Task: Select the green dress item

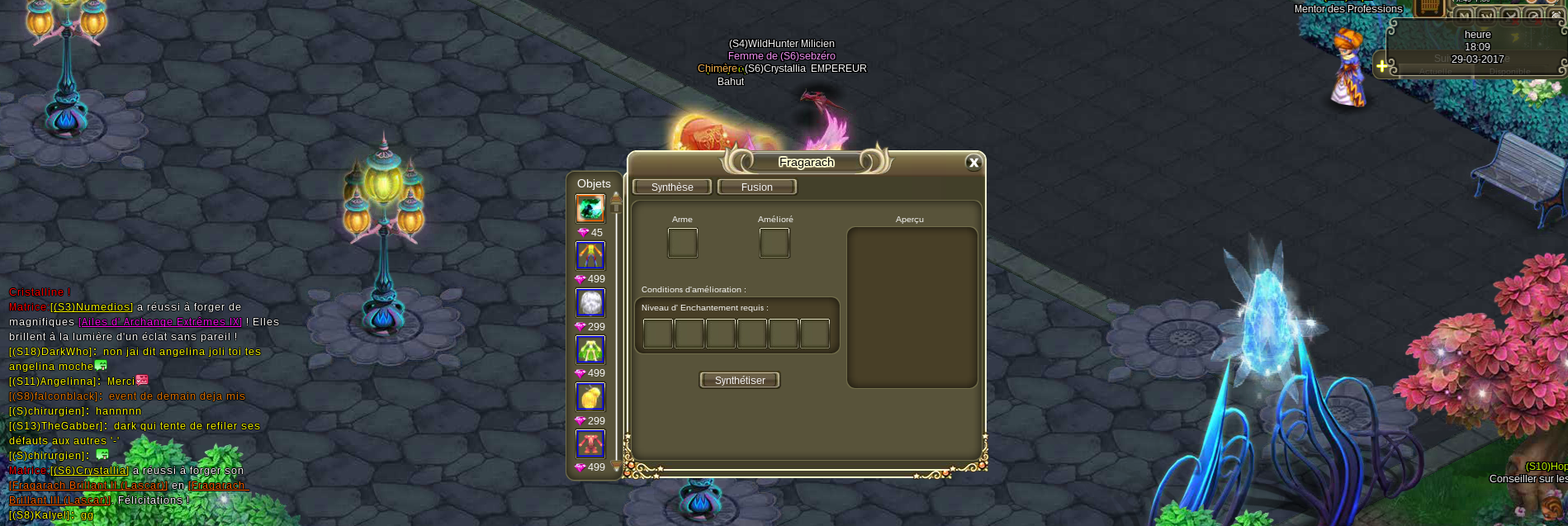Action: coord(590,350)
